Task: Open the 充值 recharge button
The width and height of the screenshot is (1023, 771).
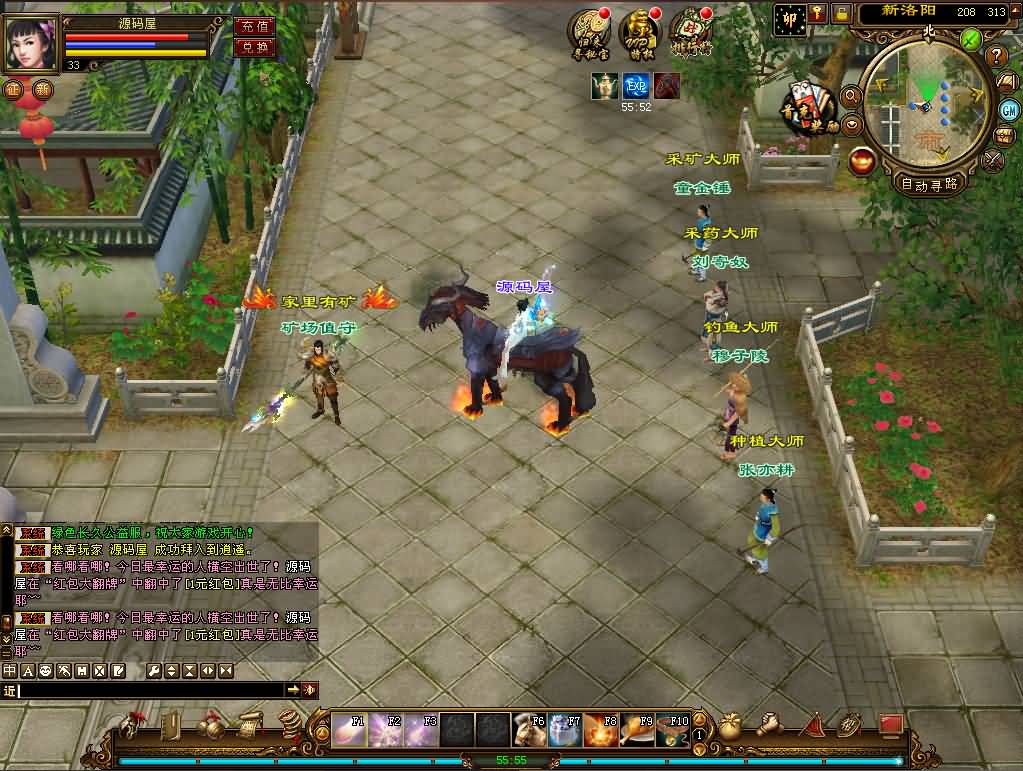Action: tap(254, 26)
